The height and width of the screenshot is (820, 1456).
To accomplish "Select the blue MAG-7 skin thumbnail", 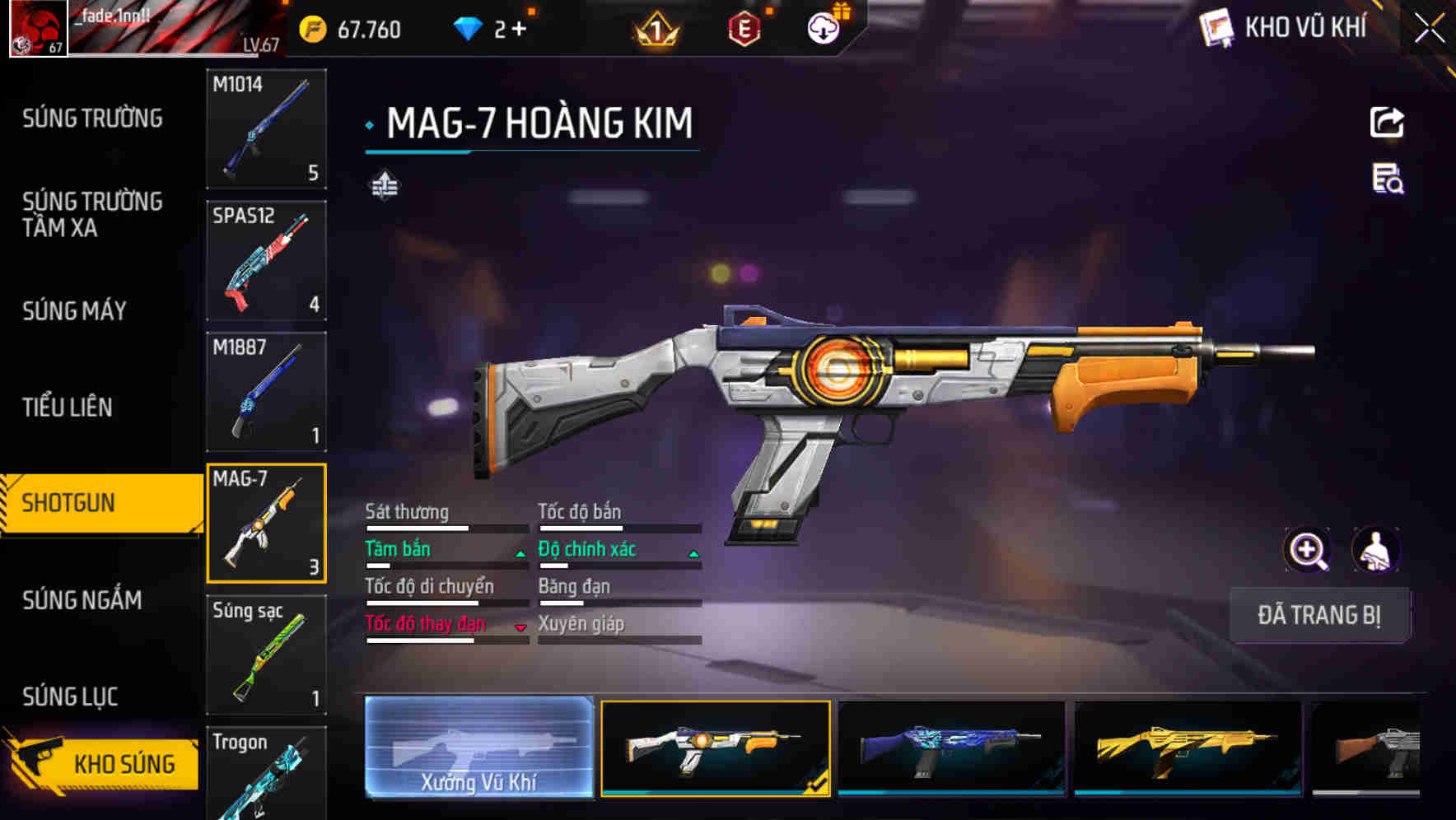I will (x=951, y=748).
